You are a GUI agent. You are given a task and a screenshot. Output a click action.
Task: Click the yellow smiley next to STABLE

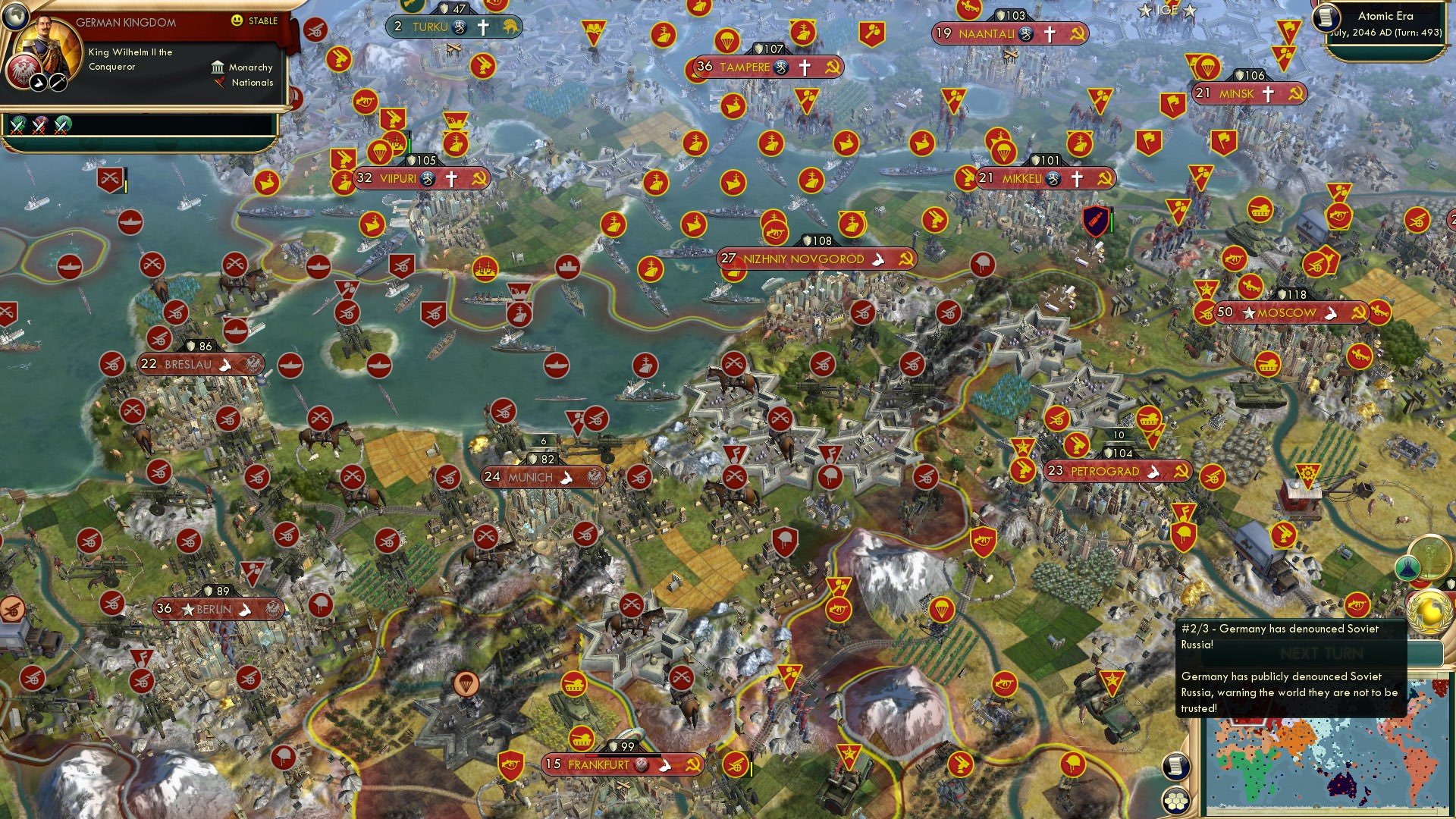click(237, 21)
